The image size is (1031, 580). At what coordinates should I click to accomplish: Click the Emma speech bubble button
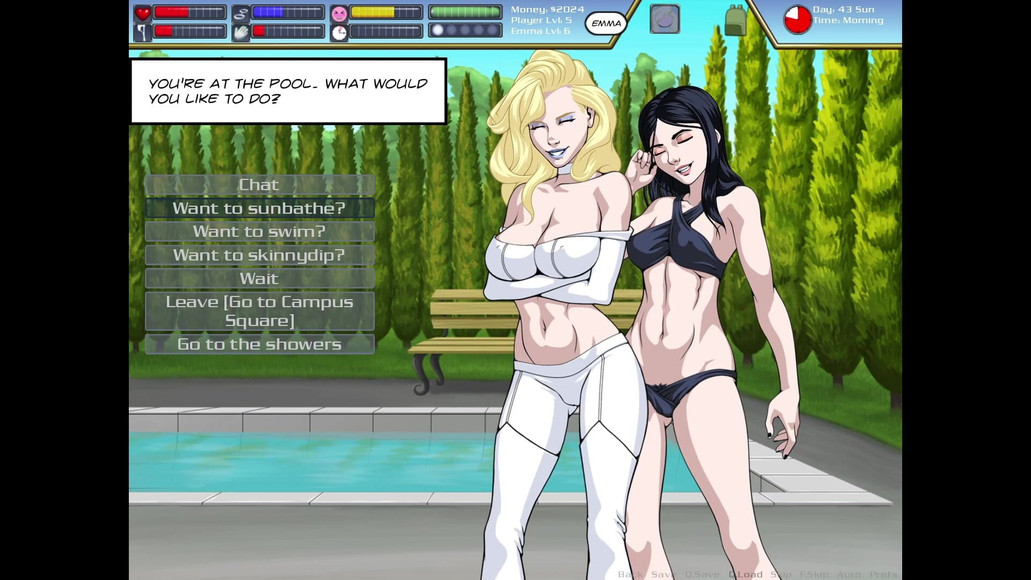coord(606,22)
